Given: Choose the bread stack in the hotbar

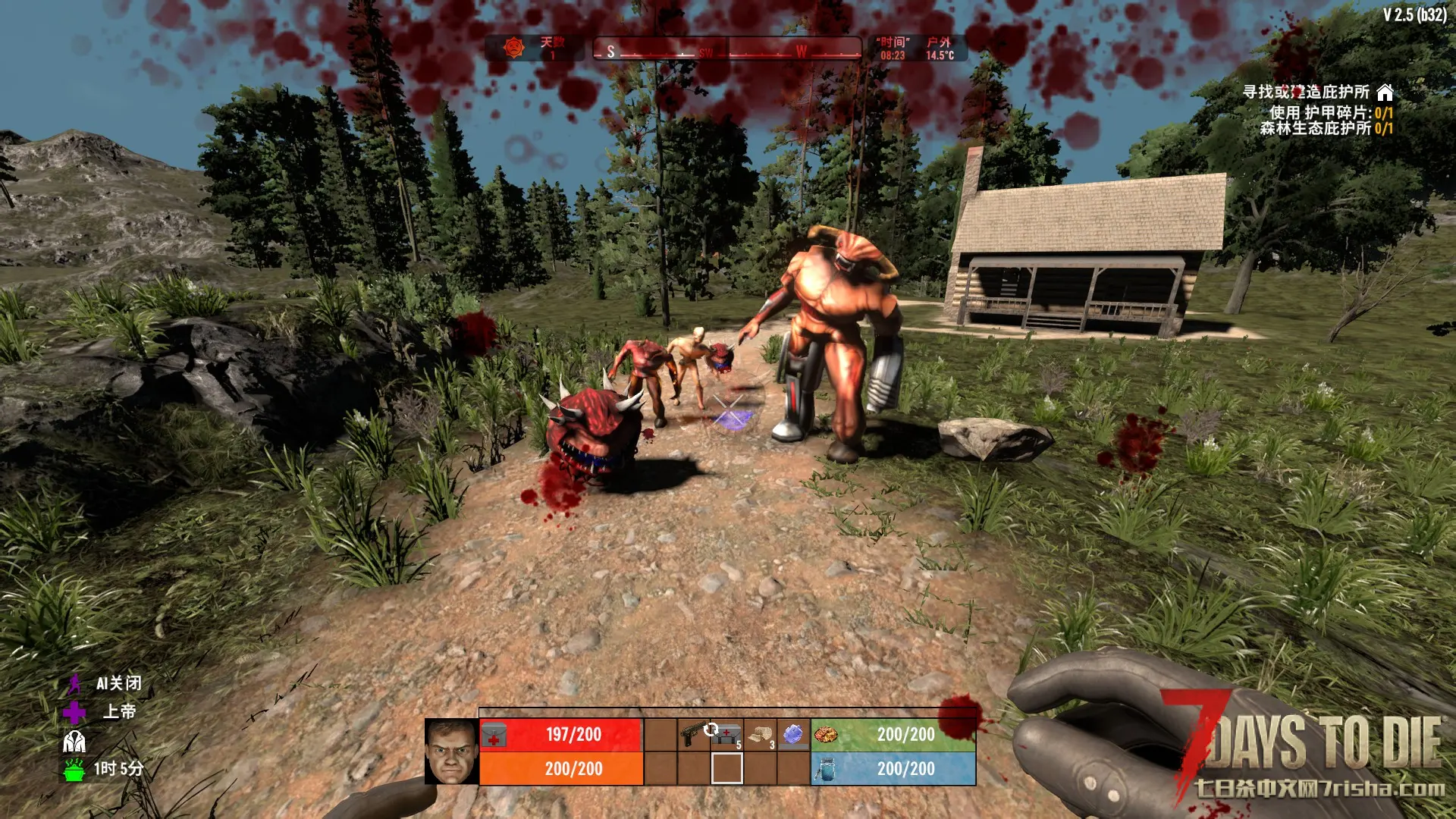Looking at the screenshot, I should point(761,734).
